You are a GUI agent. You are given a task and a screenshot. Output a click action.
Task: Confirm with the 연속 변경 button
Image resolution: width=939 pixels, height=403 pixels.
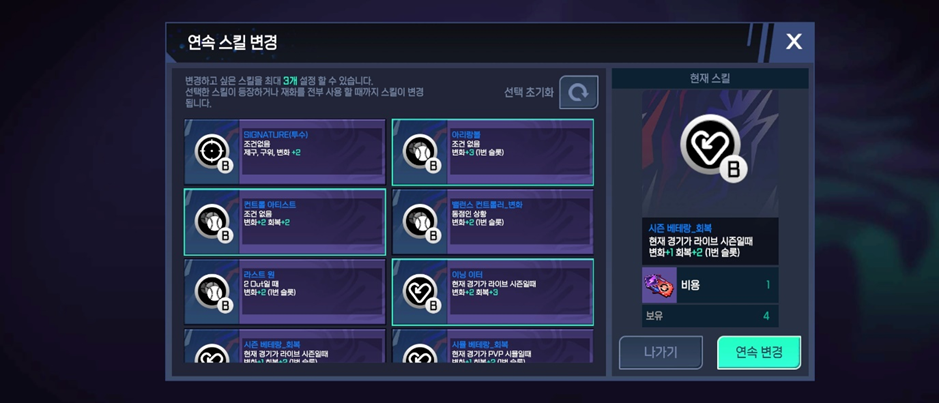click(759, 352)
